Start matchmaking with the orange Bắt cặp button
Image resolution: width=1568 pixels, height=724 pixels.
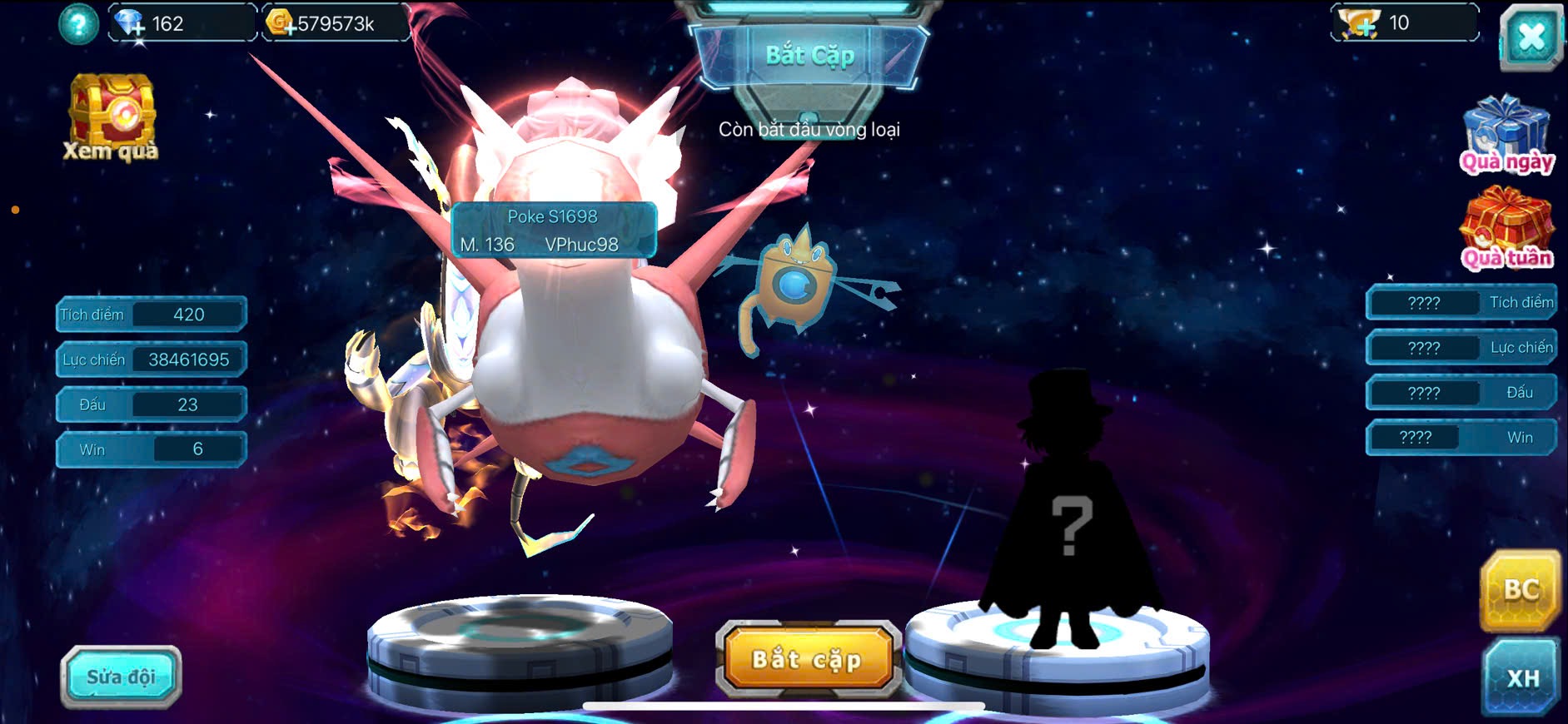click(x=807, y=659)
